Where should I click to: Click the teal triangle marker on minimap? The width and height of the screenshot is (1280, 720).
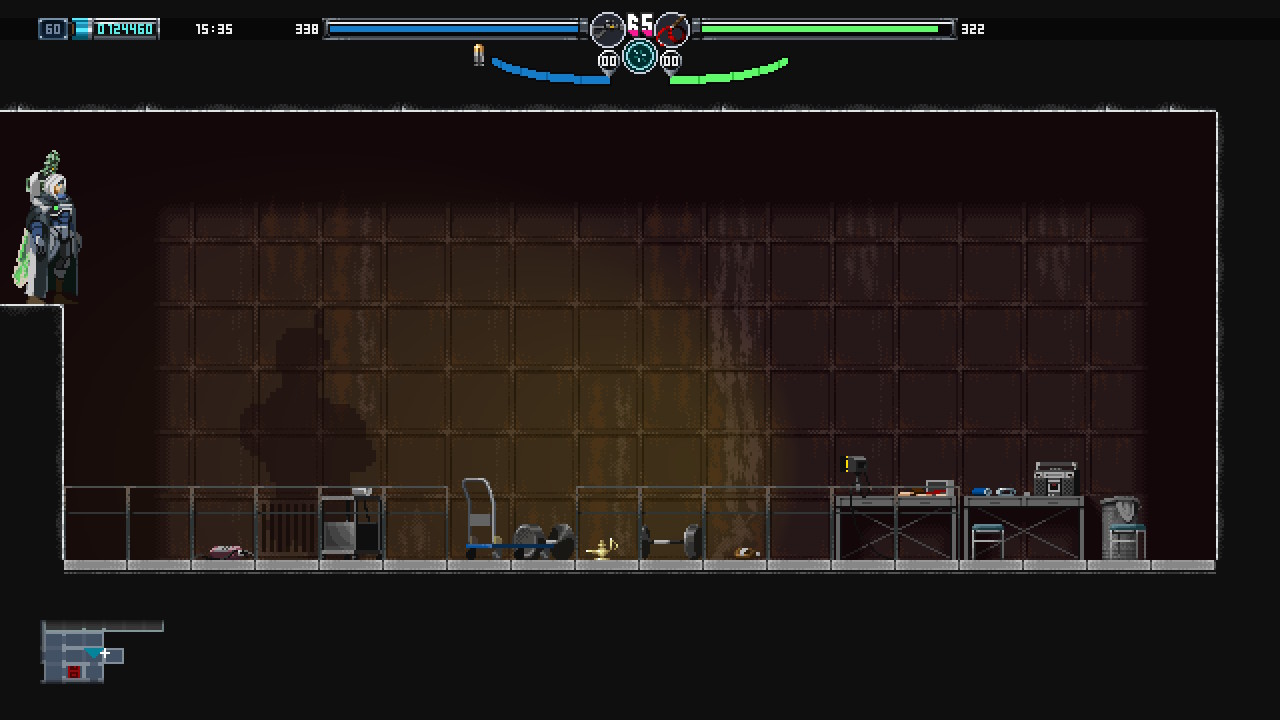pyautogui.click(x=93, y=654)
